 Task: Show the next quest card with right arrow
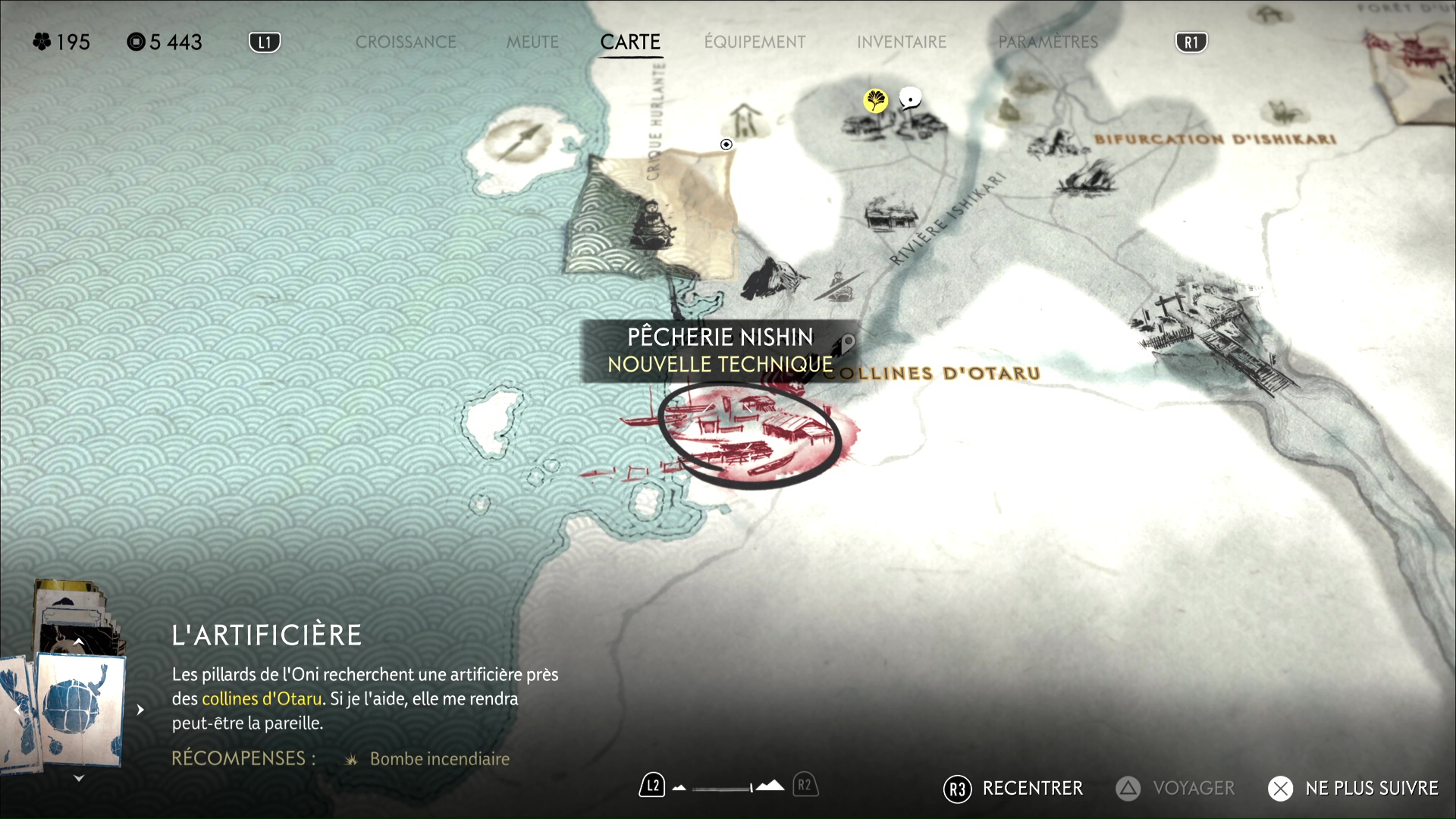click(140, 710)
